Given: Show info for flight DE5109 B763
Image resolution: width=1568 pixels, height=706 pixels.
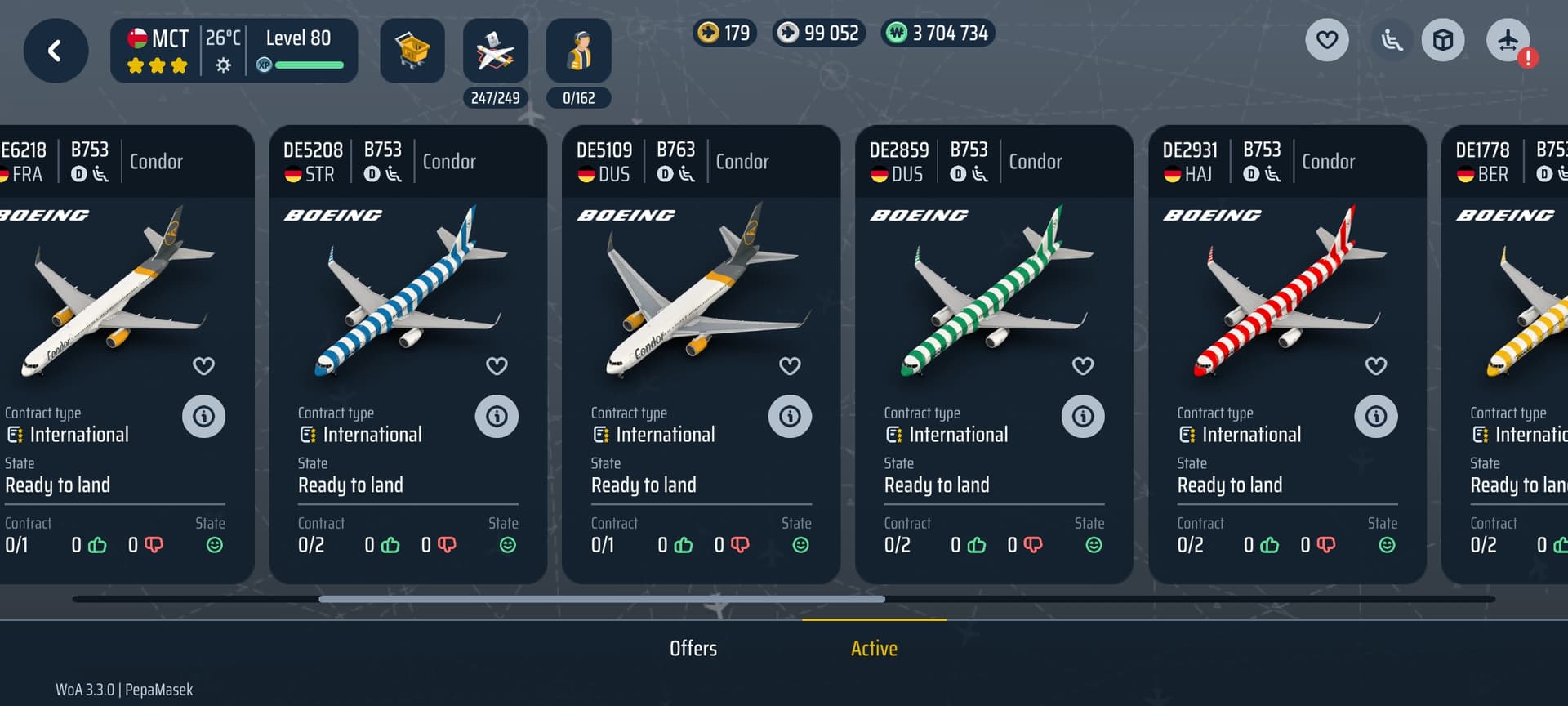Looking at the screenshot, I should pos(790,417).
